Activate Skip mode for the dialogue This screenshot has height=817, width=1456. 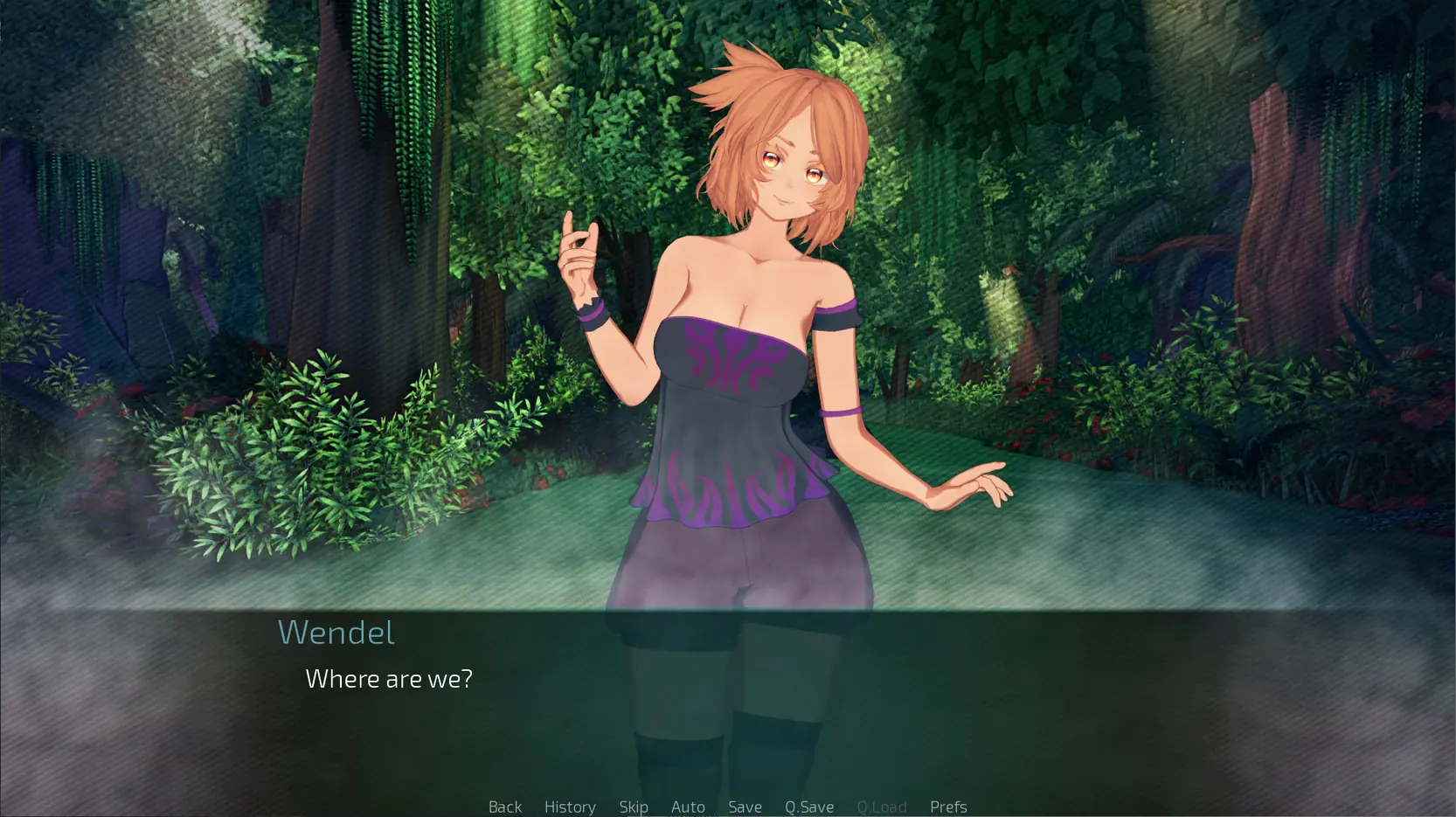click(634, 807)
